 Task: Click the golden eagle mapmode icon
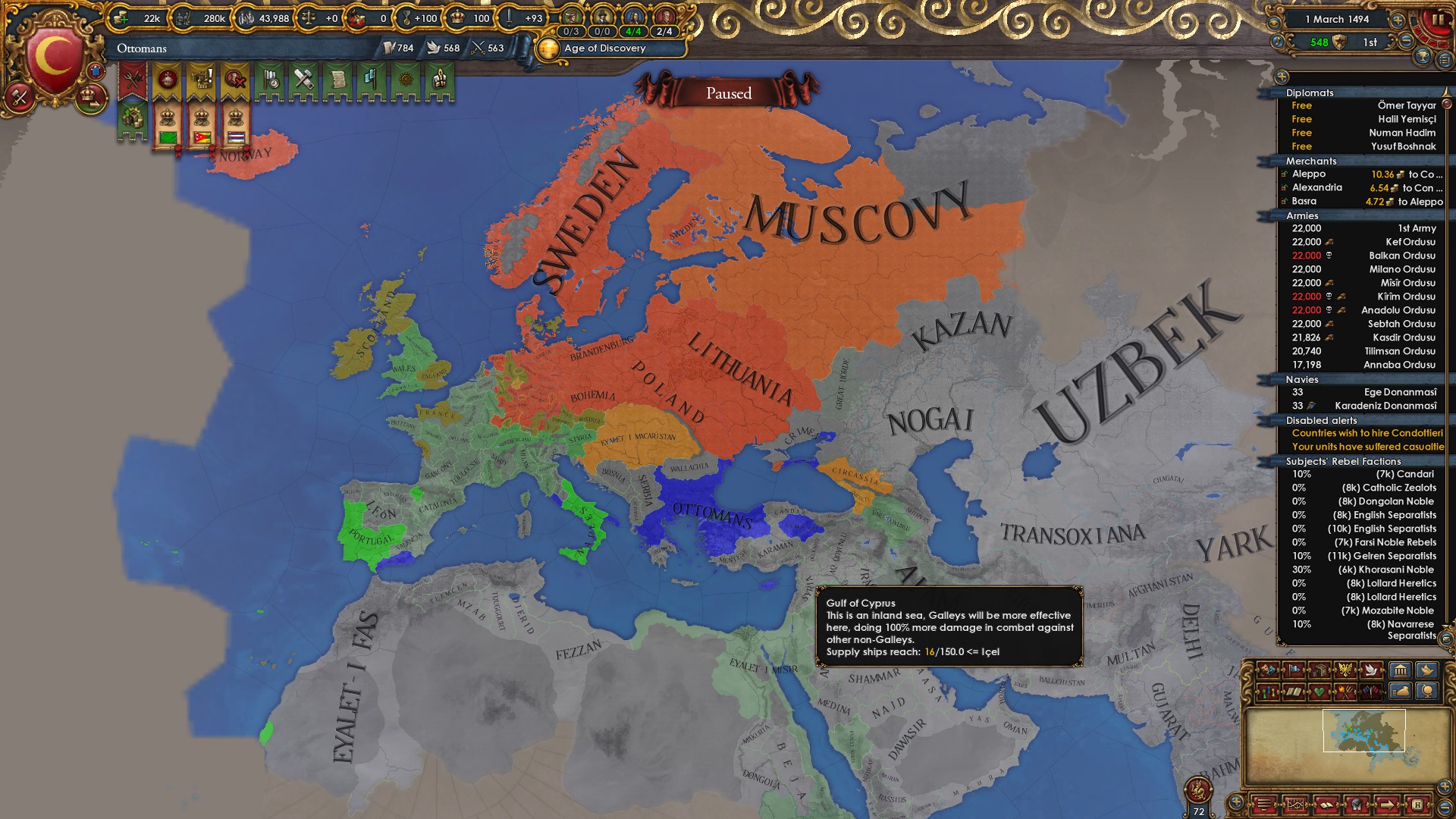point(1347,670)
